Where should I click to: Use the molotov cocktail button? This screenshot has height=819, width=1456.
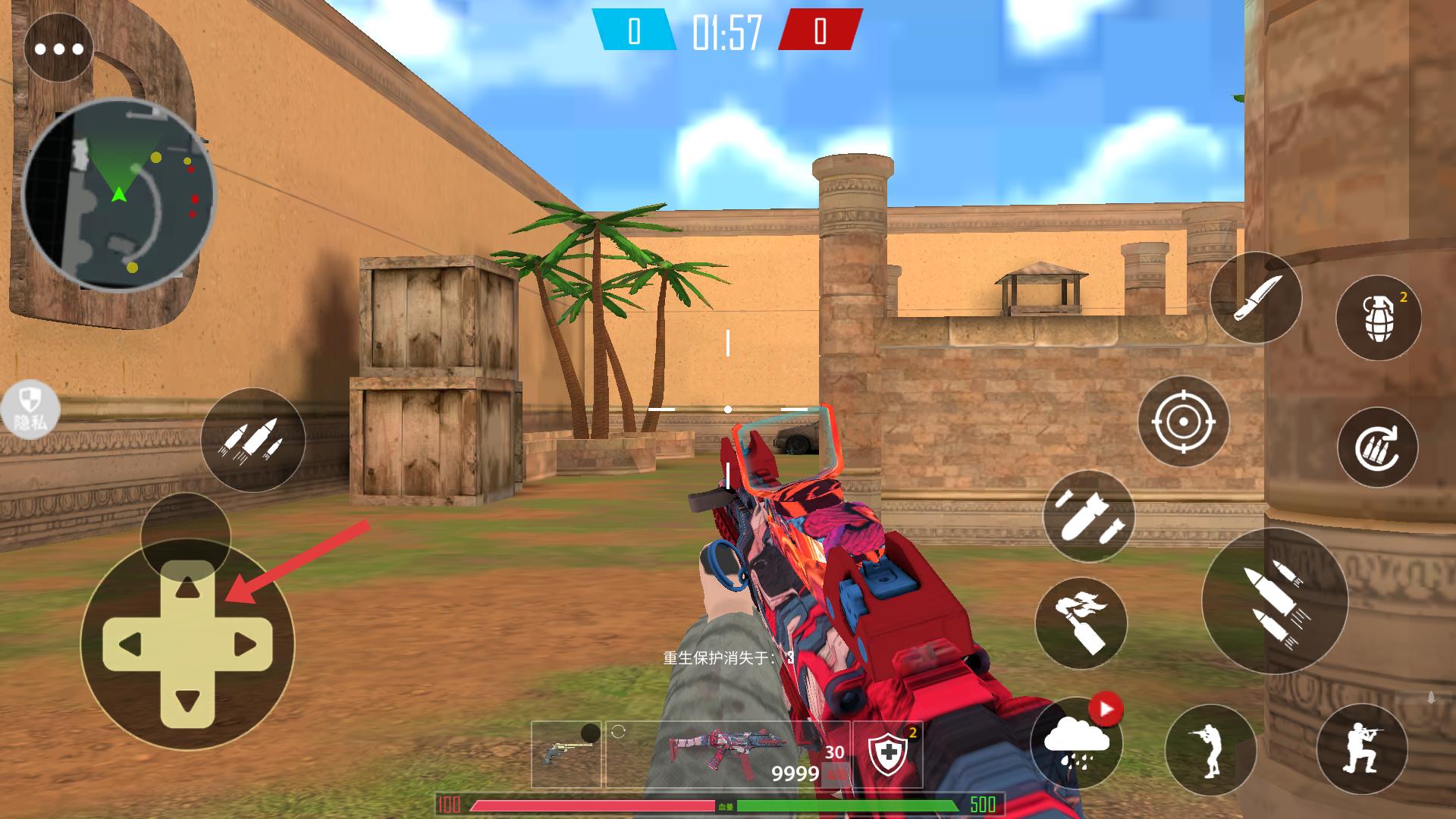pyautogui.click(x=1081, y=623)
